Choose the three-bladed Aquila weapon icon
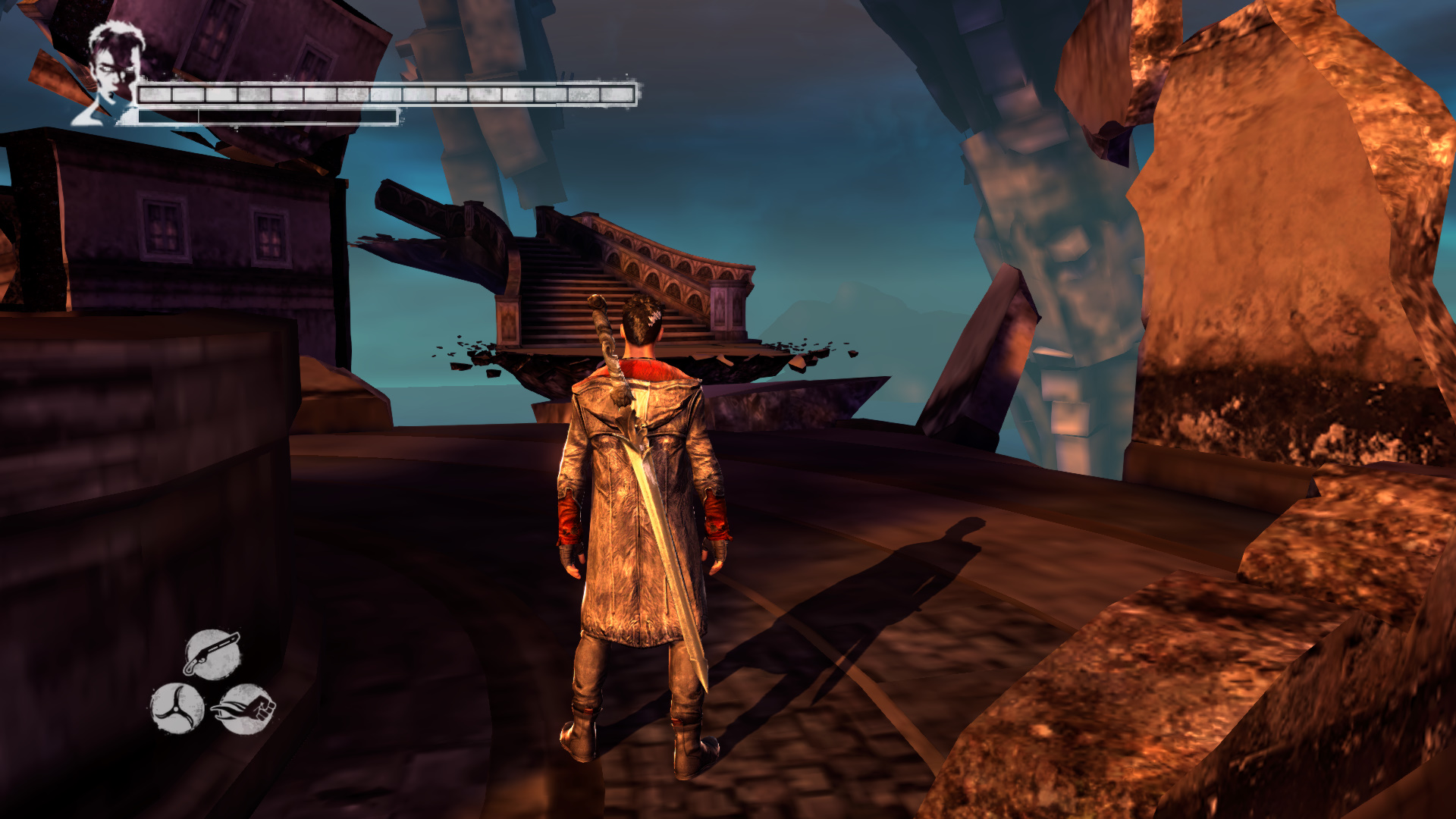The height and width of the screenshot is (819, 1456). pos(177,708)
